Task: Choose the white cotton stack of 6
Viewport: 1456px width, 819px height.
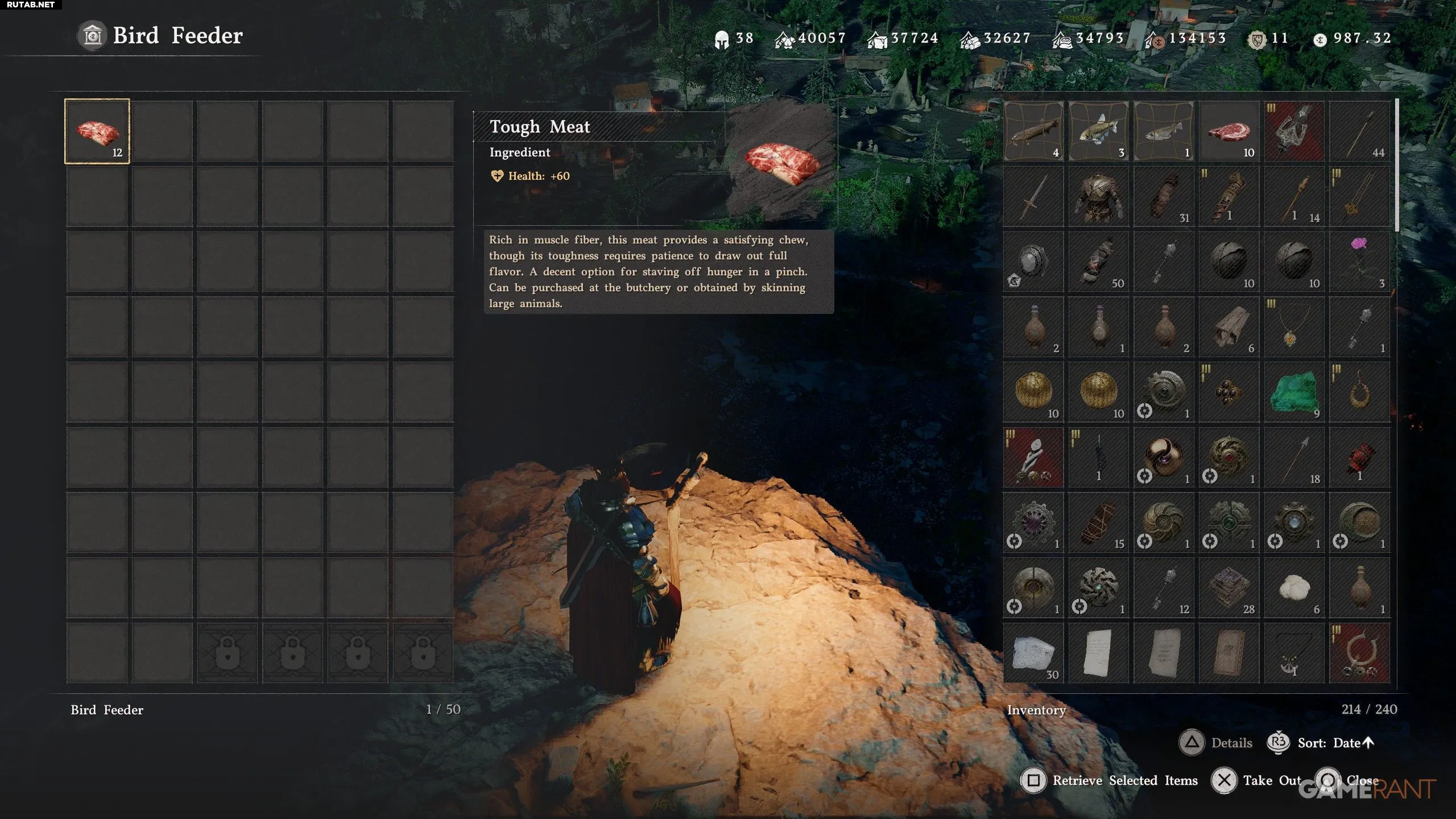Action: coord(1294,588)
